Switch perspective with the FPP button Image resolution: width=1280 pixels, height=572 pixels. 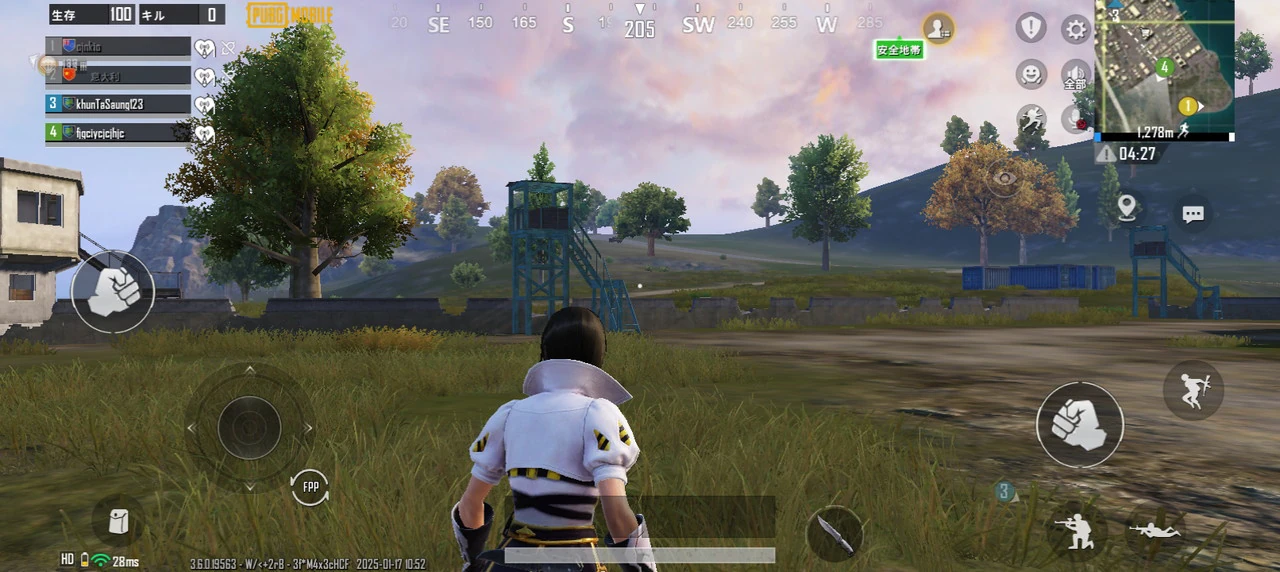310,487
